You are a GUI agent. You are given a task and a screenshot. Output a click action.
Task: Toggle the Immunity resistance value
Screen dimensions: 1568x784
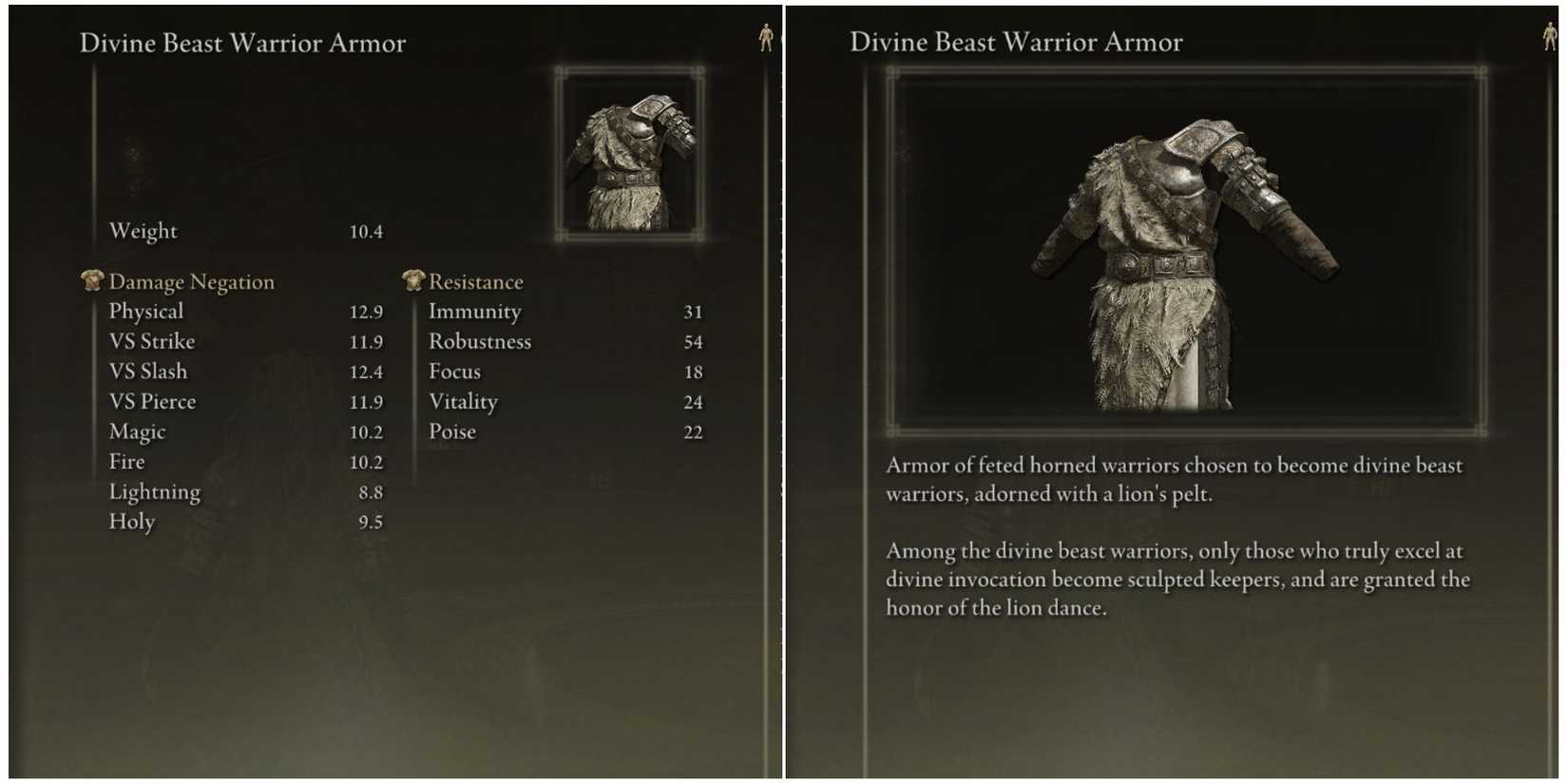click(x=693, y=312)
